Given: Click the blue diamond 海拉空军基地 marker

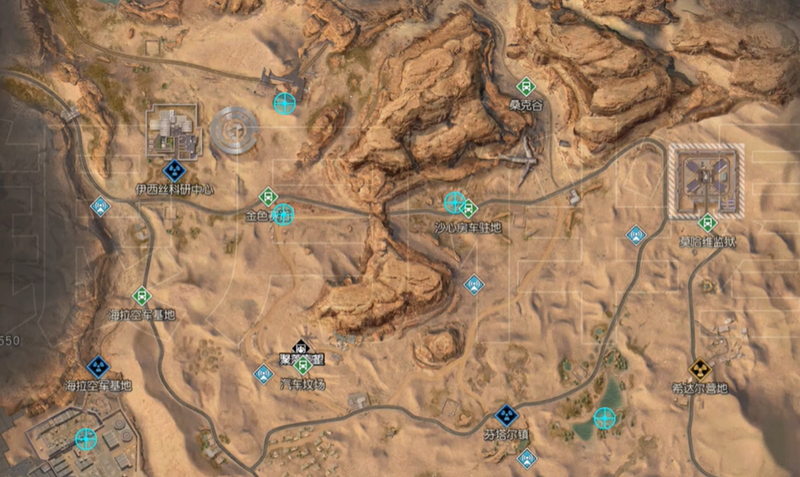Looking at the screenshot, I should point(98,367).
